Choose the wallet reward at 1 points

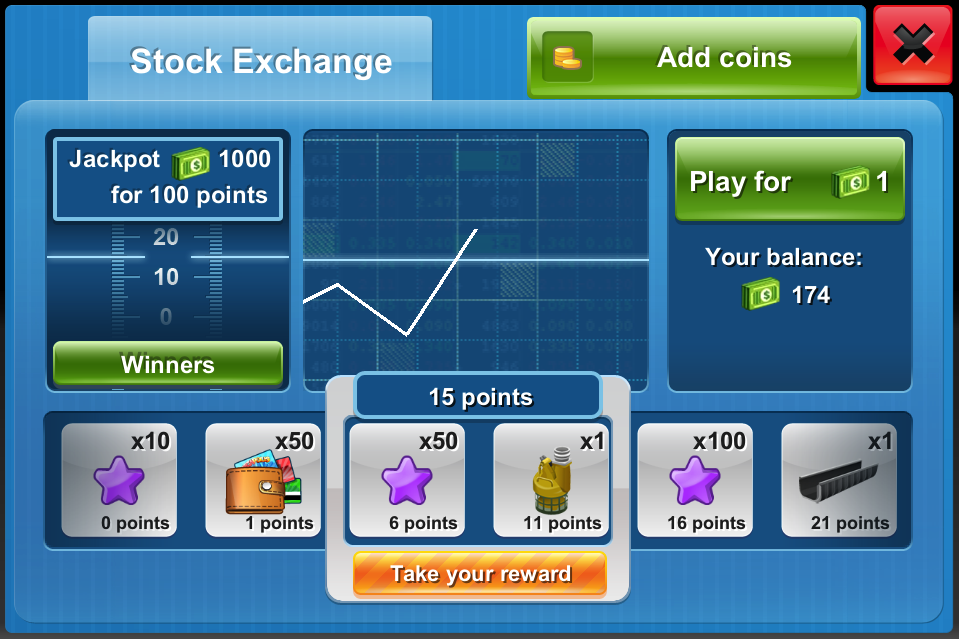[264, 480]
